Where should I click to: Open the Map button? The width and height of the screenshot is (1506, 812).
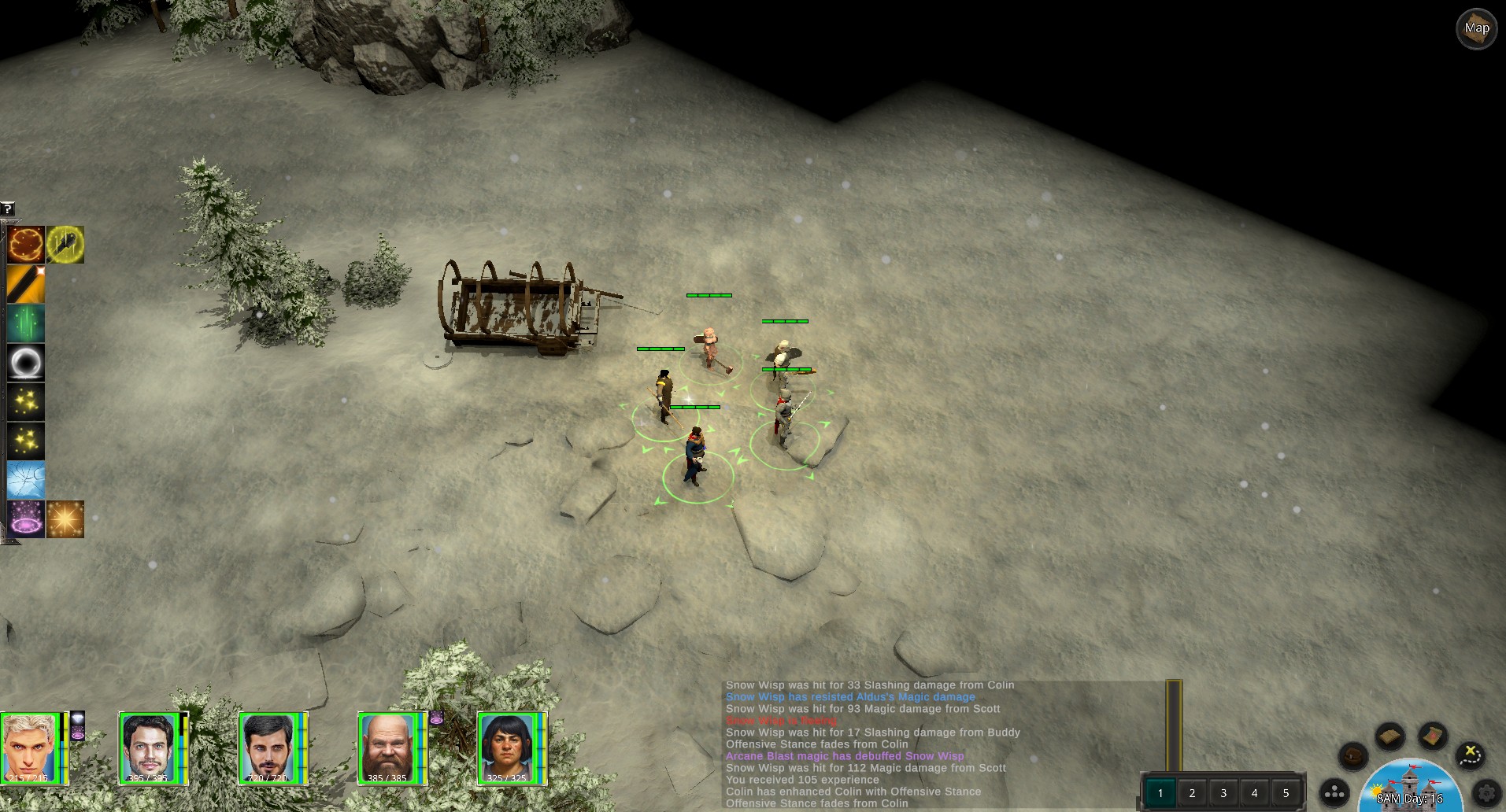pos(1476,29)
